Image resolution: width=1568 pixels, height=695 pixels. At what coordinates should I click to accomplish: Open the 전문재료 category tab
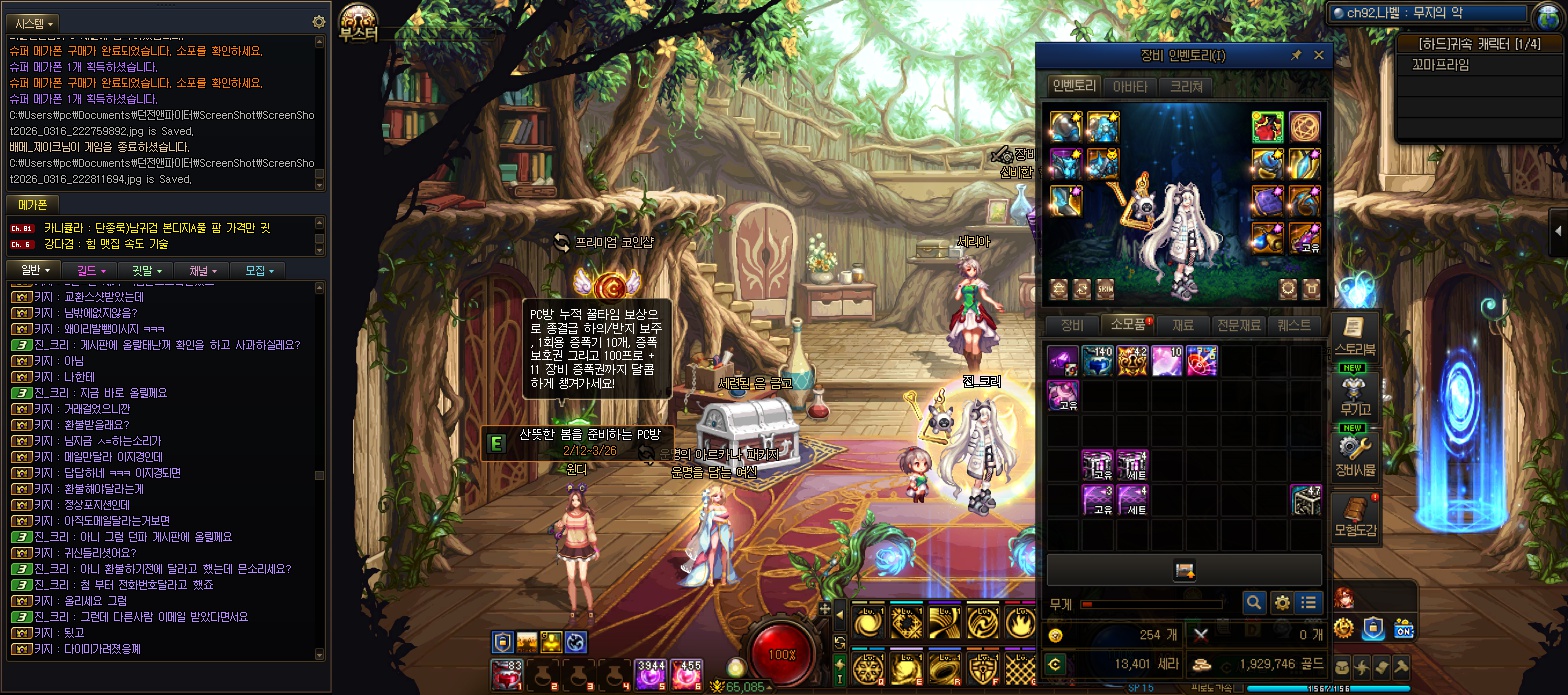(1238, 325)
